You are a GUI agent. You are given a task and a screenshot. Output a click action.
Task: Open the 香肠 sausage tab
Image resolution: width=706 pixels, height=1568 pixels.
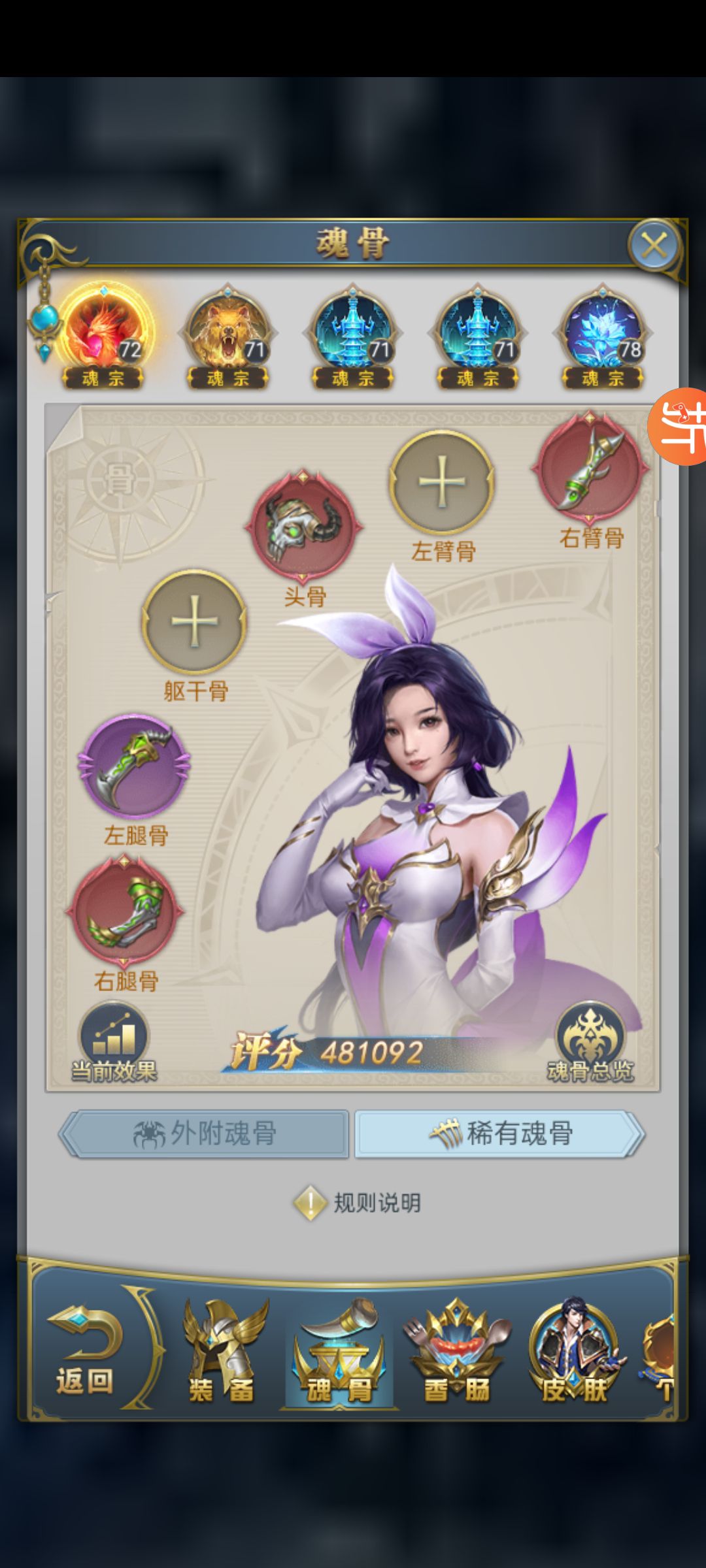point(456,1352)
